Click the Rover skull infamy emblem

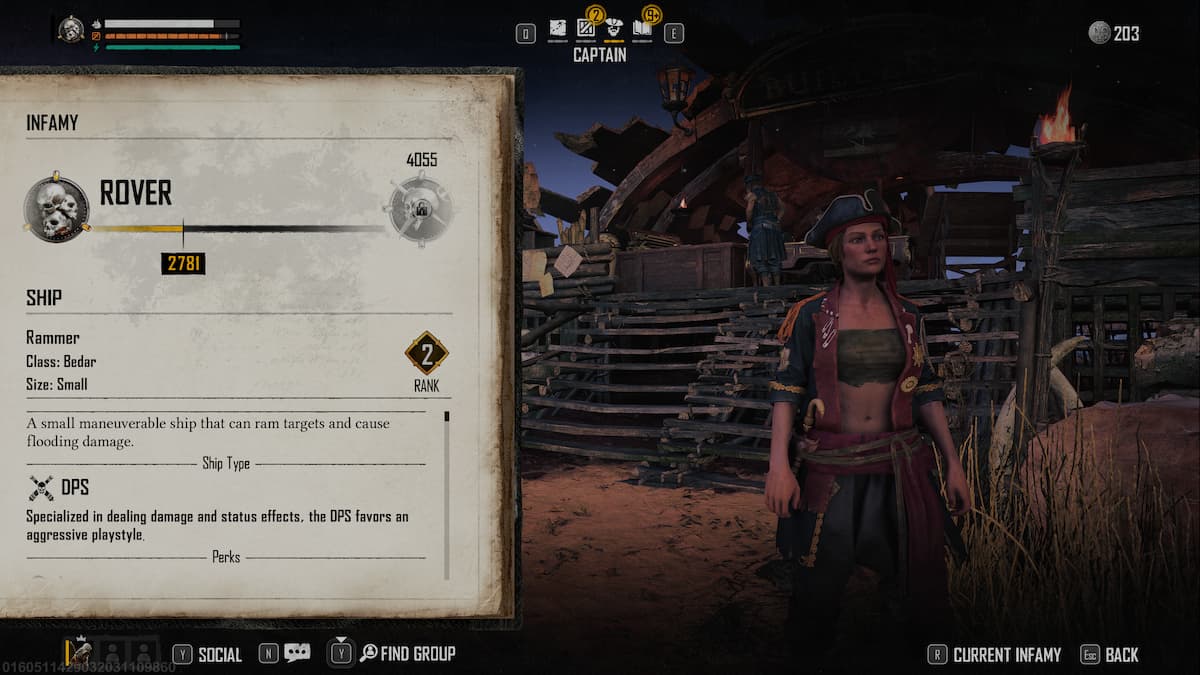tap(57, 208)
